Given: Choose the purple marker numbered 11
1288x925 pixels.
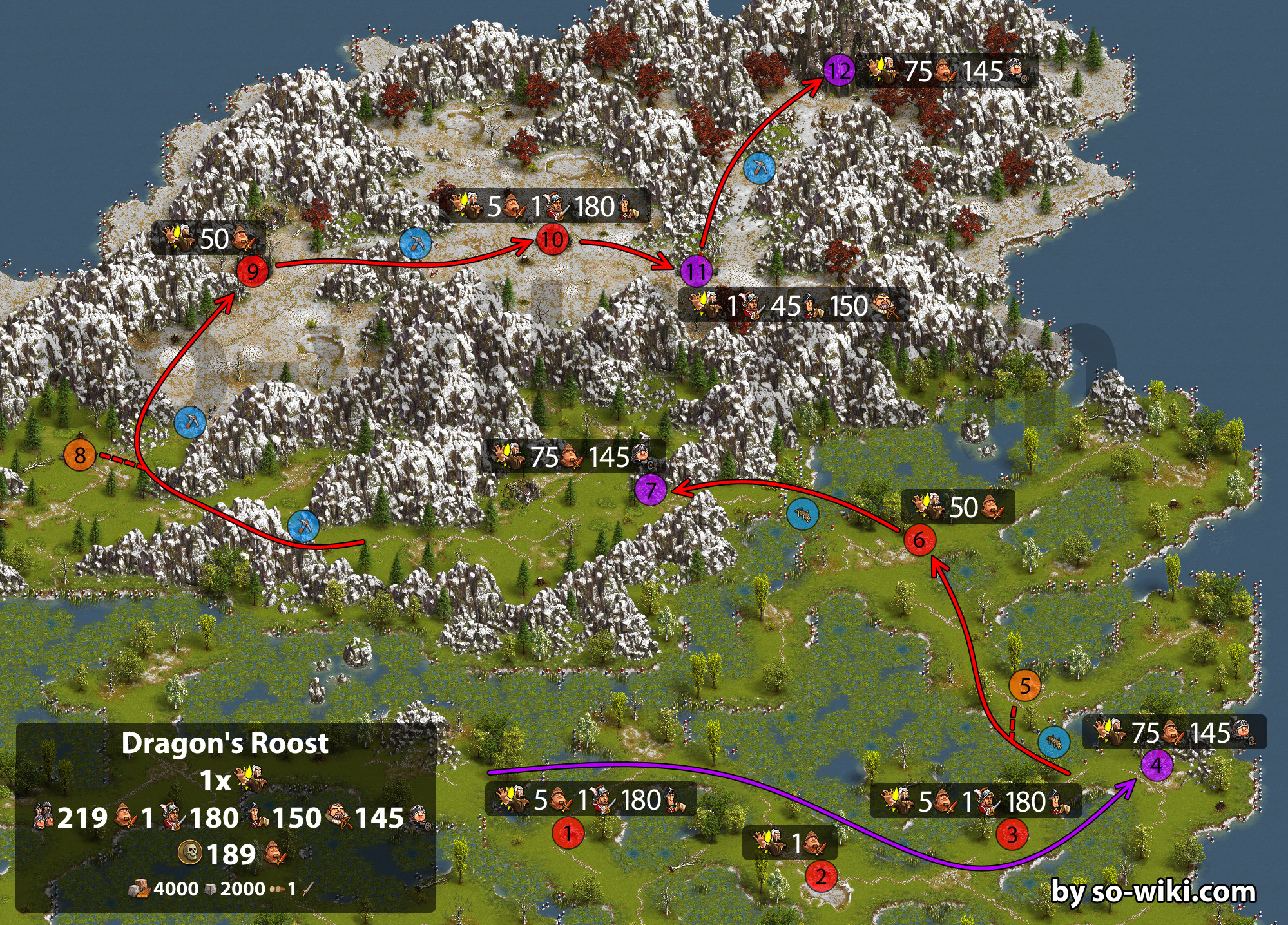Looking at the screenshot, I should pyautogui.click(x=697, y=271).
